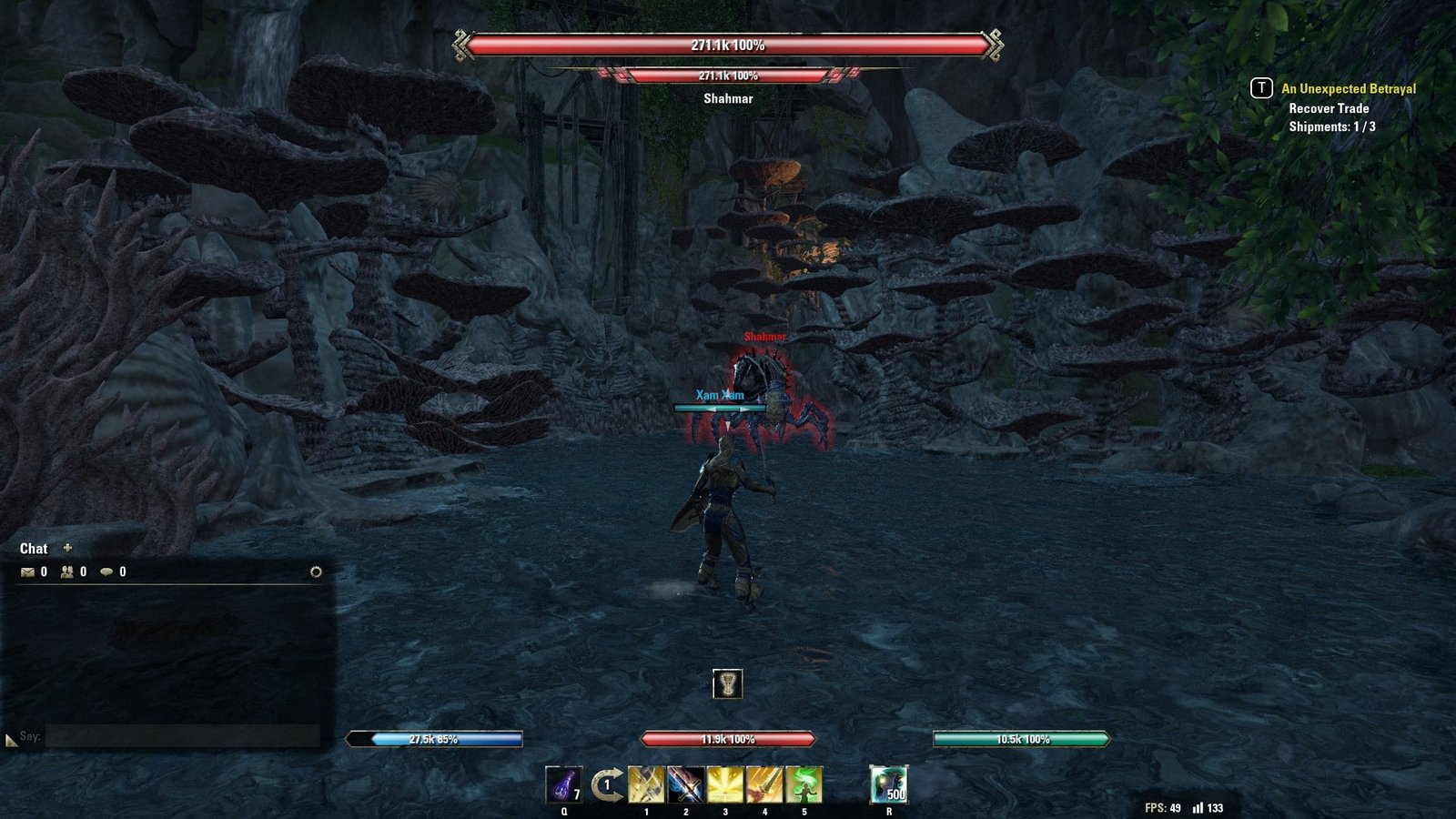1456x819 pixels.
Task: Activate the golden hand-and-sword ability
Action: click(764, 784)
